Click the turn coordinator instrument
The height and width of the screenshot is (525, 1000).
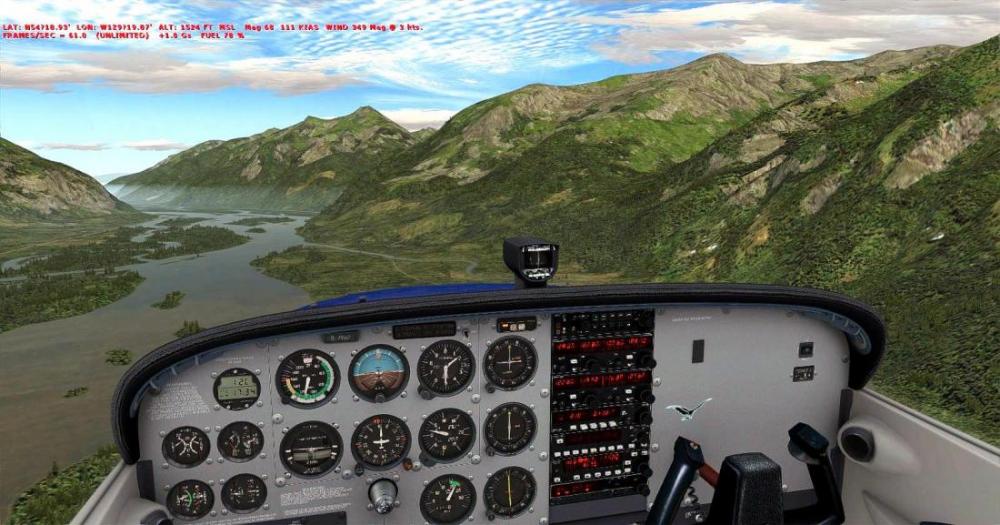(311, 448)
